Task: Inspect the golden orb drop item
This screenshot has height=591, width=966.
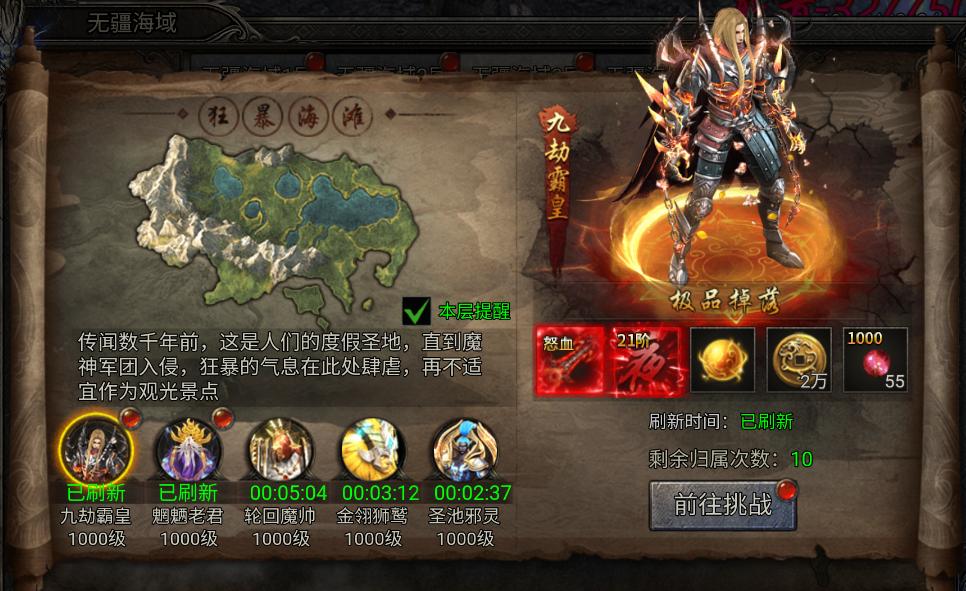Action: pyautogui.click(x=722, y=361)
